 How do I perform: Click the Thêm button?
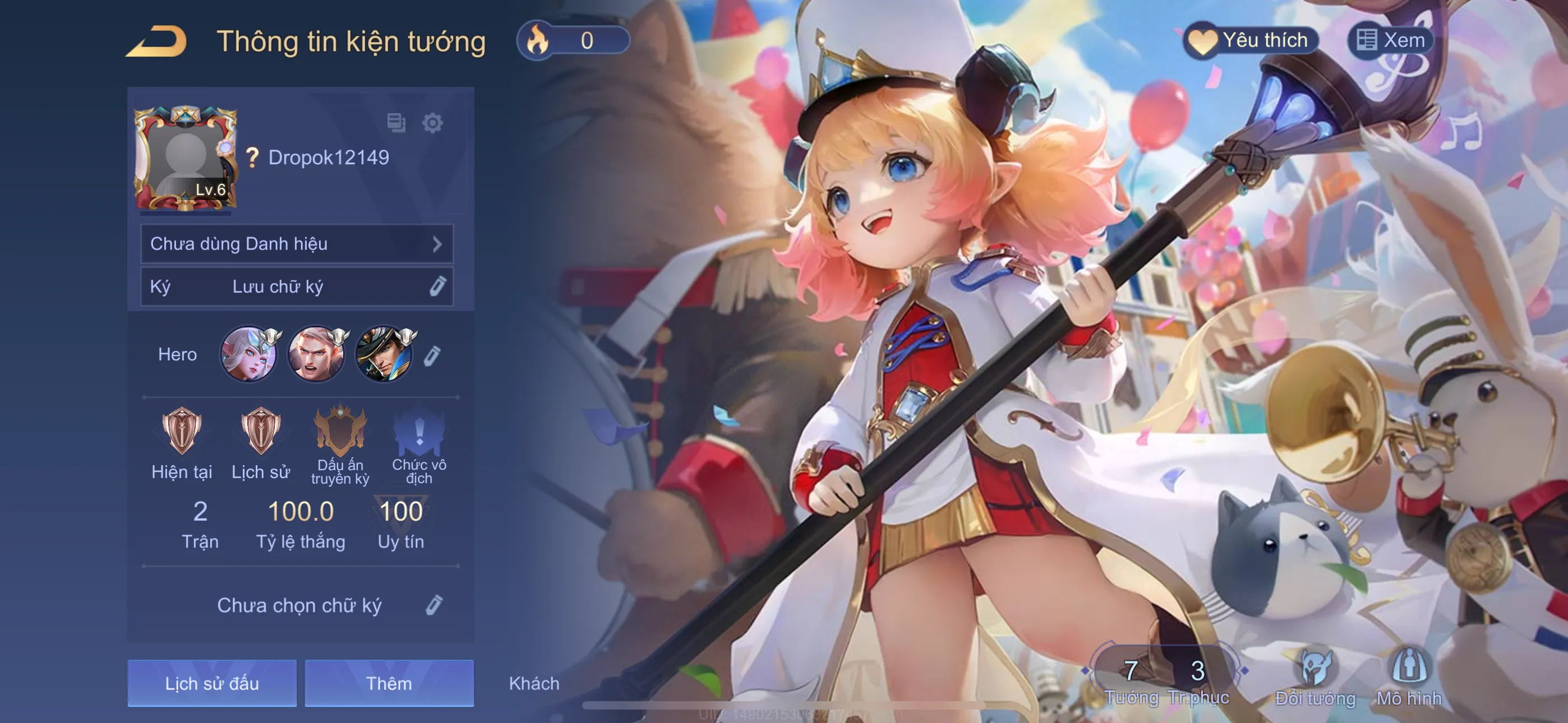tap(389, 683)
